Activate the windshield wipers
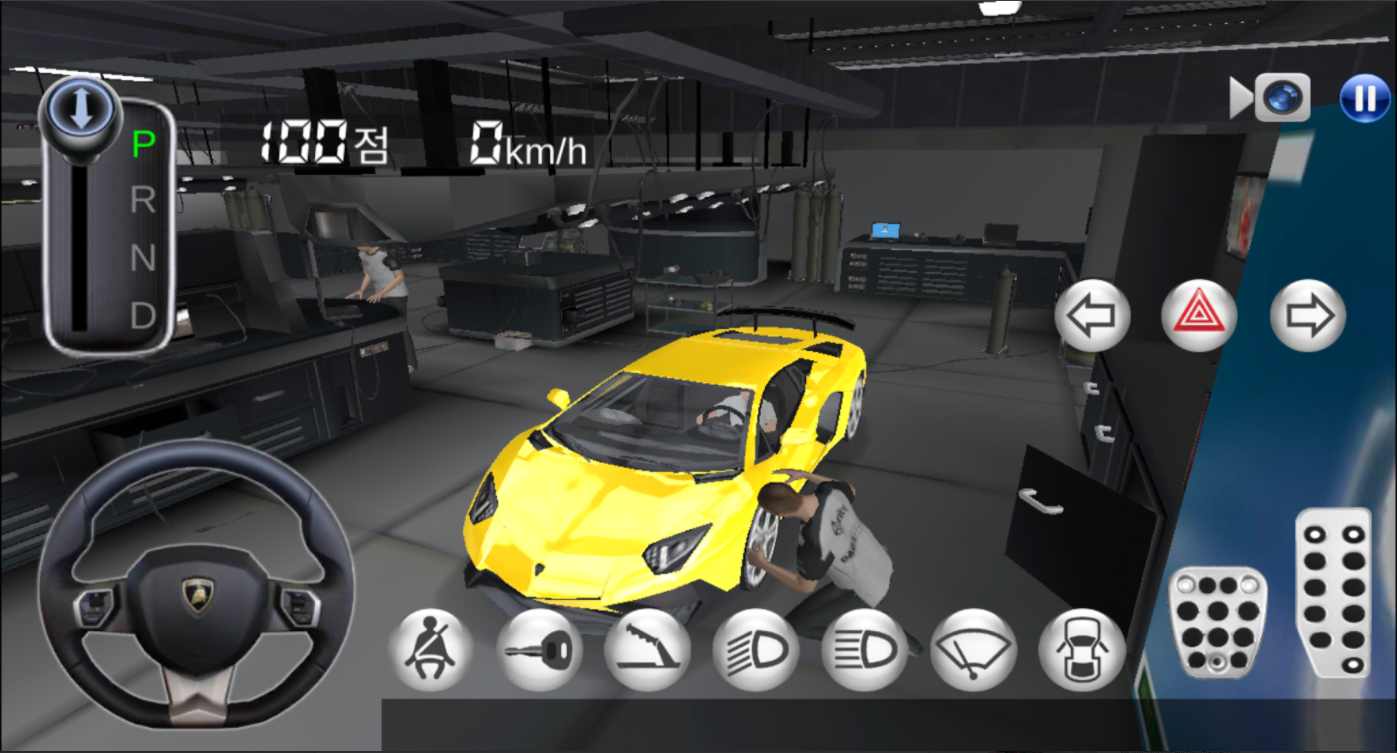Screen dimensions: 1397x753 tap(971, 649)
